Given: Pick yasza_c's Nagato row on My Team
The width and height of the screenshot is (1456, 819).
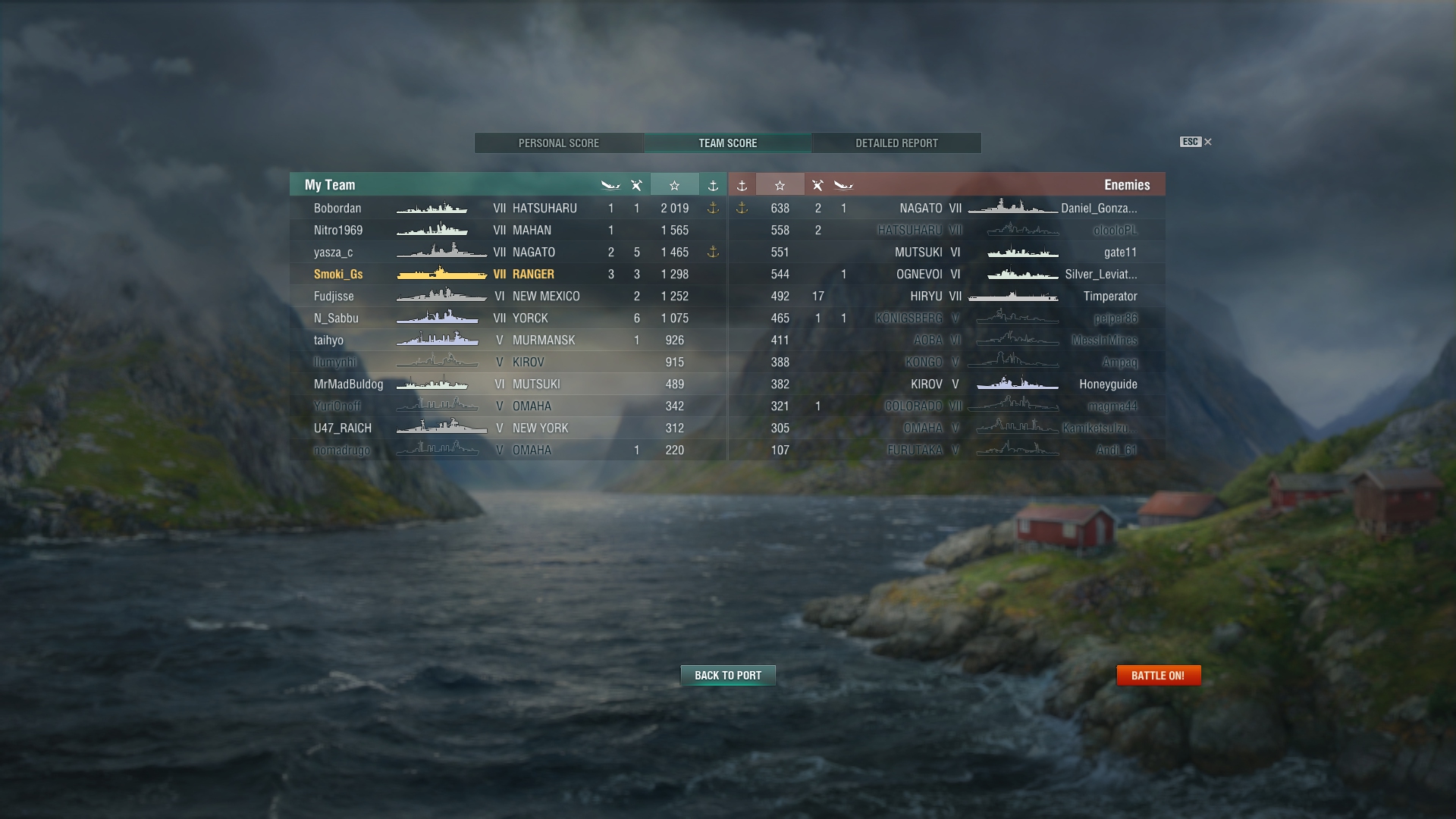Looking at the screenshot, I should 508,253.
